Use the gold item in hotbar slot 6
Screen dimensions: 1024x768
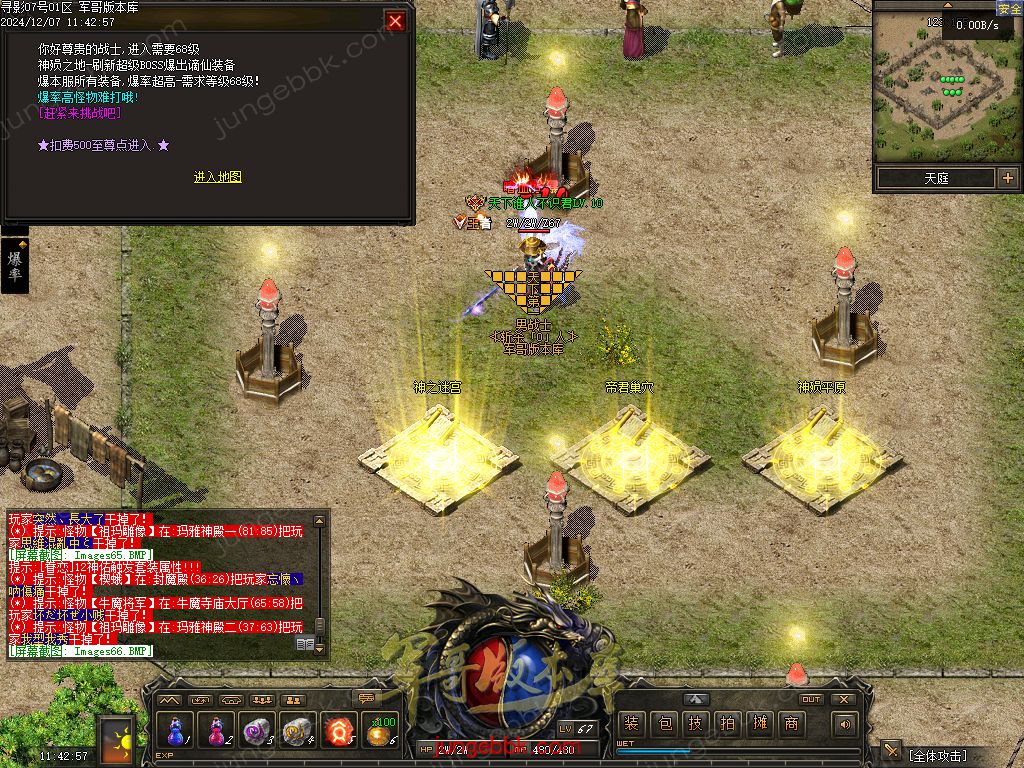coord(381,731)
